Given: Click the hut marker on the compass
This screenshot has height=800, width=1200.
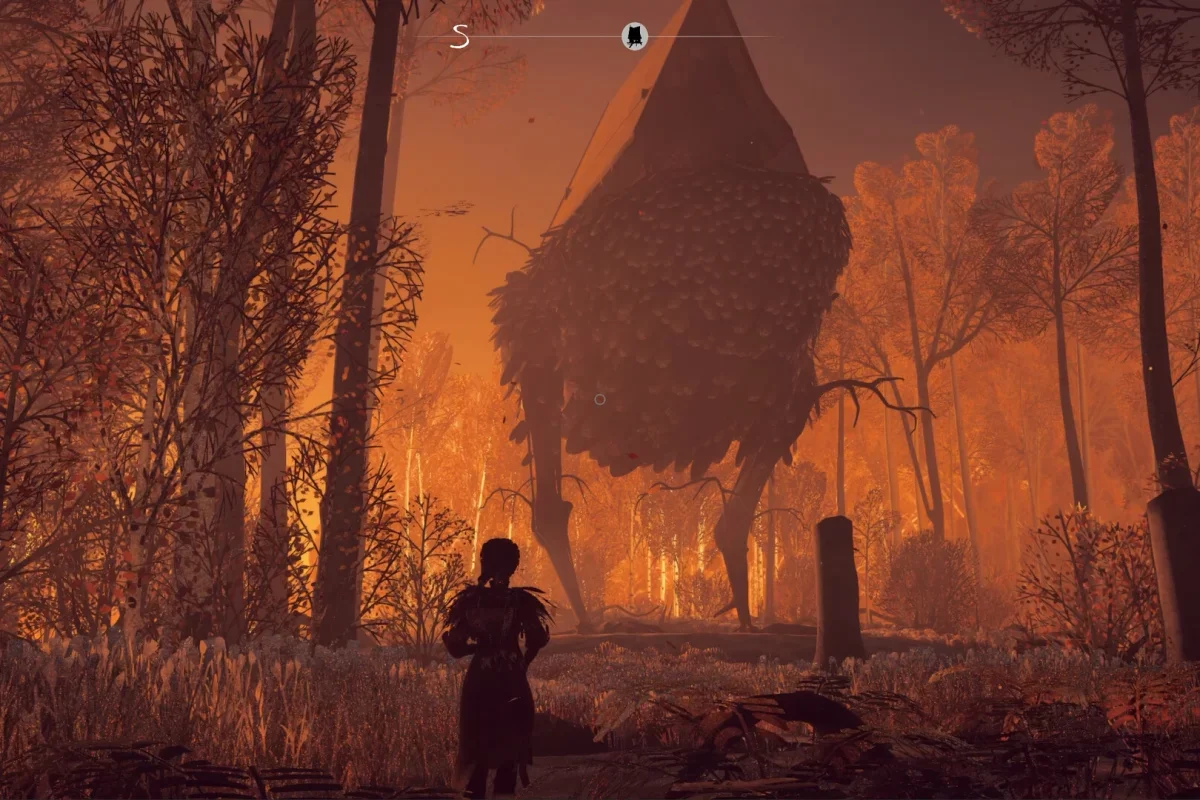Looking at the screenshot, I should (634, 37).
